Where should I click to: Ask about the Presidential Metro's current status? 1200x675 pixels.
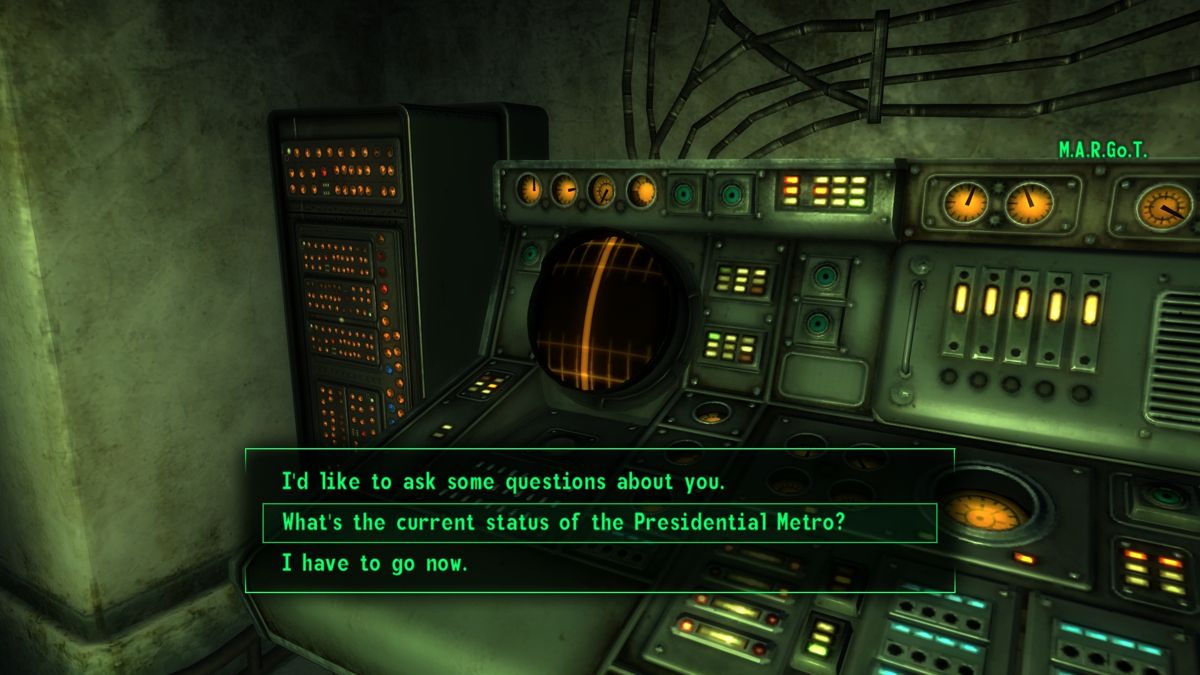point(563,522)
